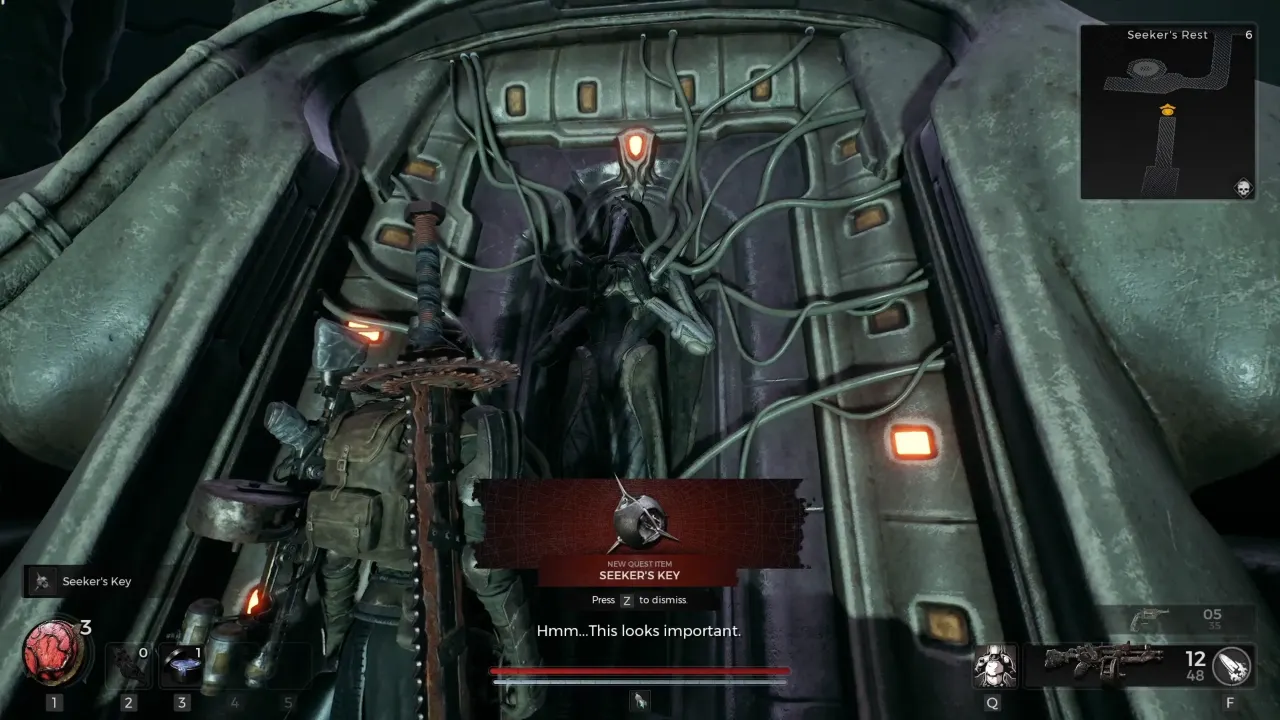Click the Seeker's Key icon in the top-left notification

coord(41,582)
